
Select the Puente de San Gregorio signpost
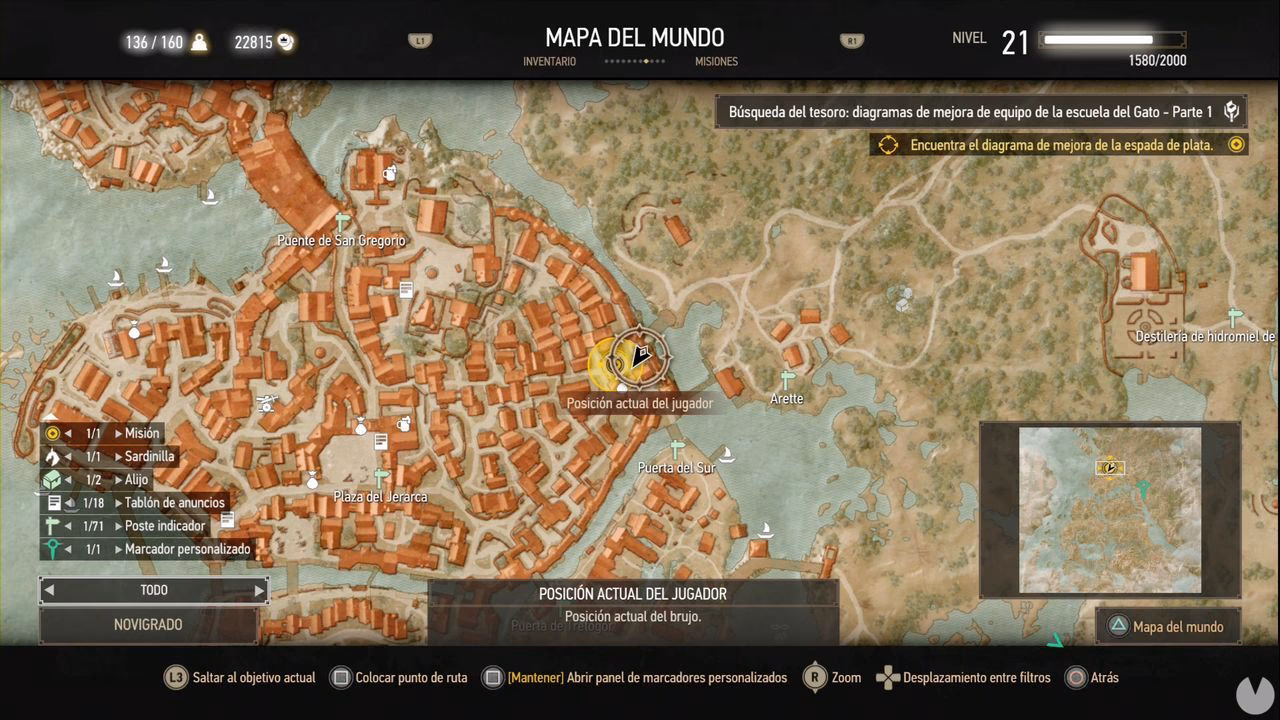(343, 221)
